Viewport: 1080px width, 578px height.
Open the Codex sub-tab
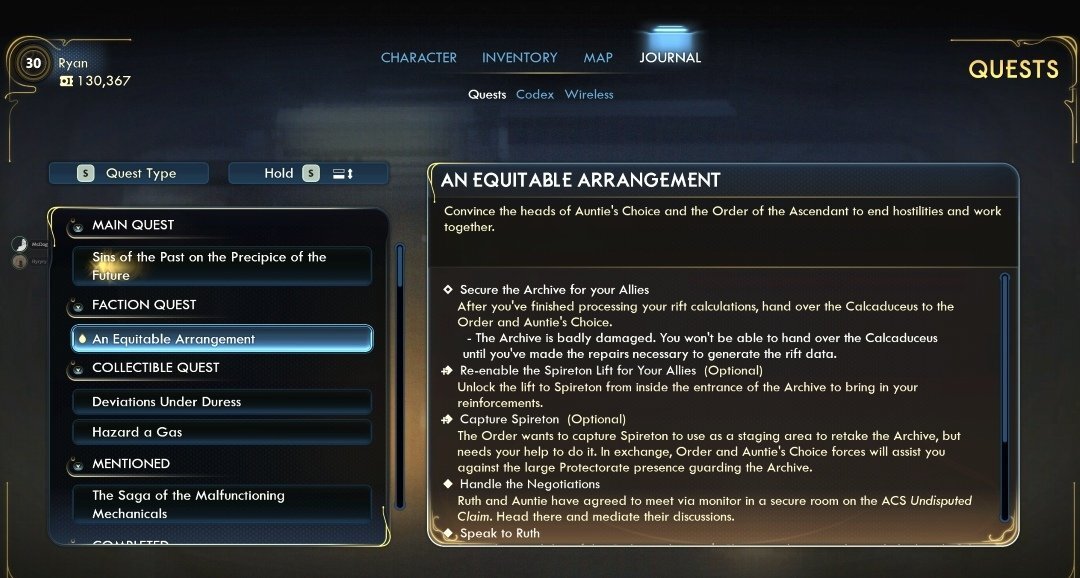point(535,95)
